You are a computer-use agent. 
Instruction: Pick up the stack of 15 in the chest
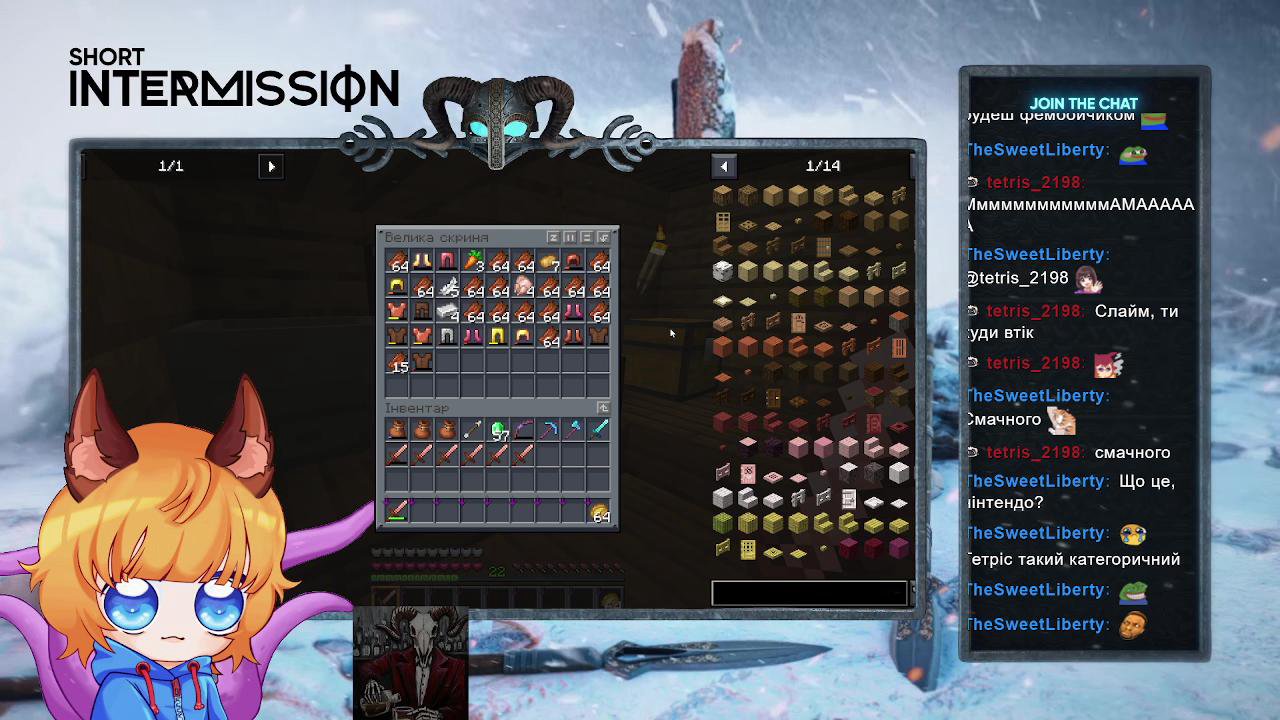pyautogui.click(x=398, y=362)
